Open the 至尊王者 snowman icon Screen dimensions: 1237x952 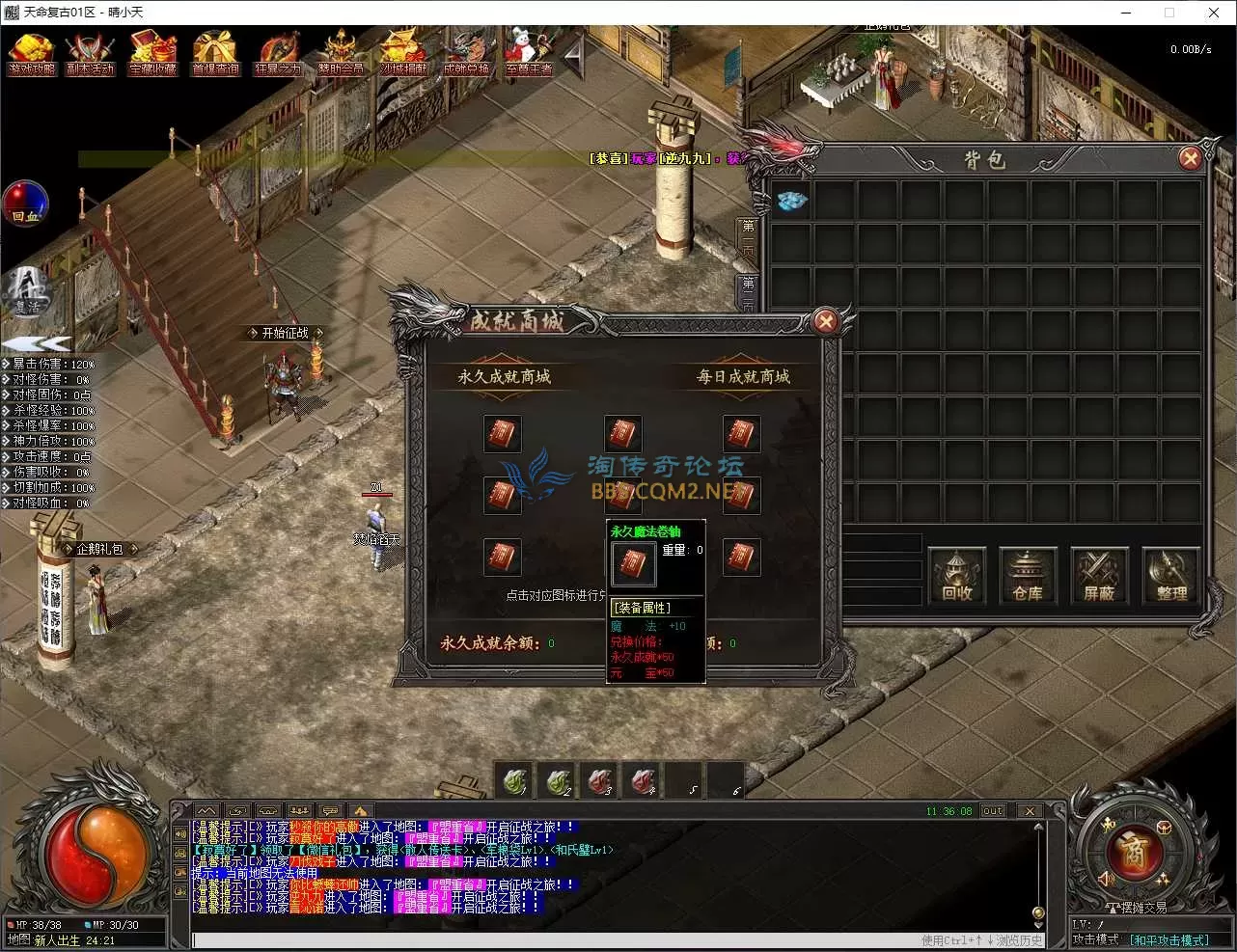coord(528,54)
